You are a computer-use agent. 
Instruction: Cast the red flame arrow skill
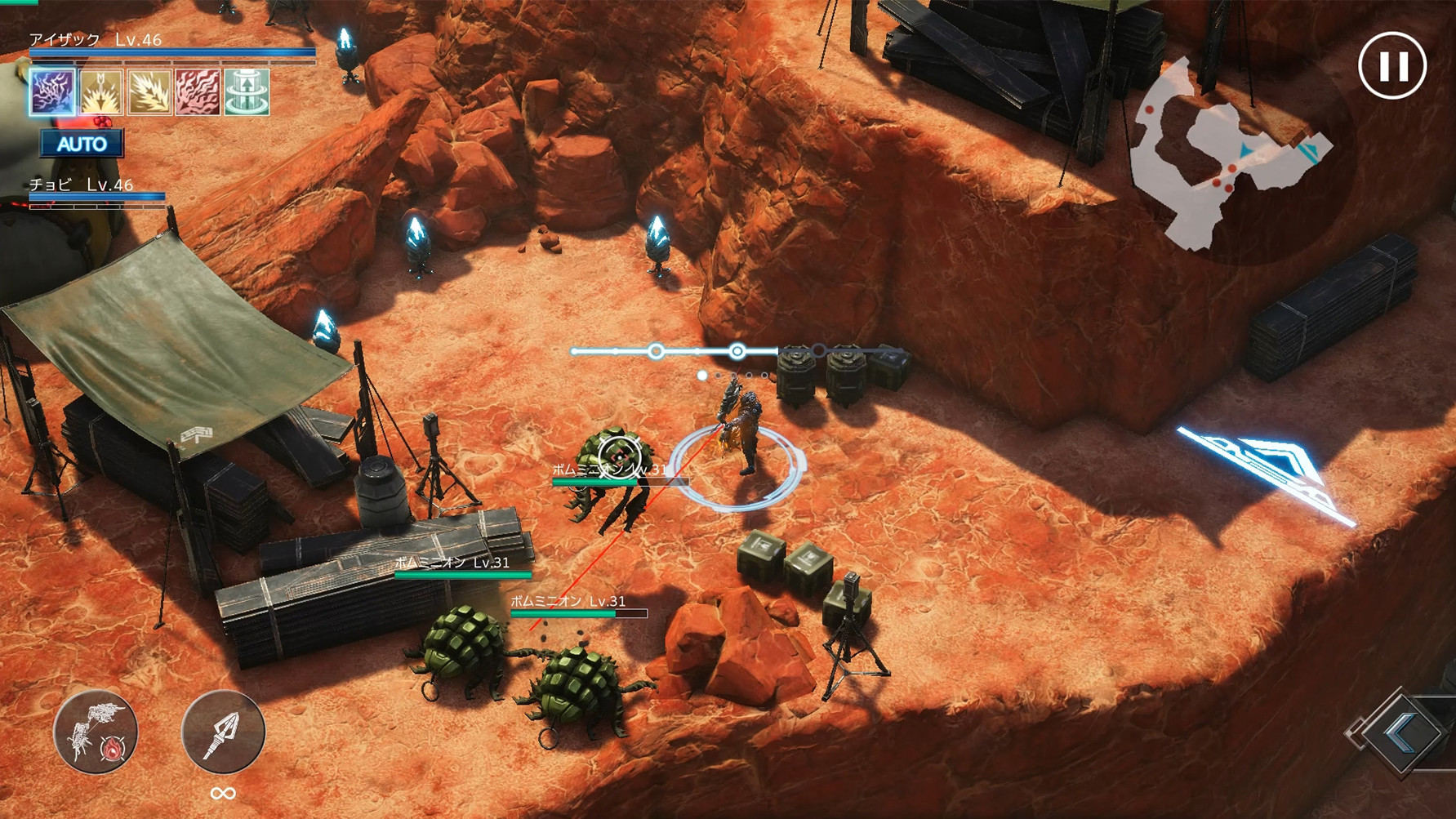pos(198,91)
